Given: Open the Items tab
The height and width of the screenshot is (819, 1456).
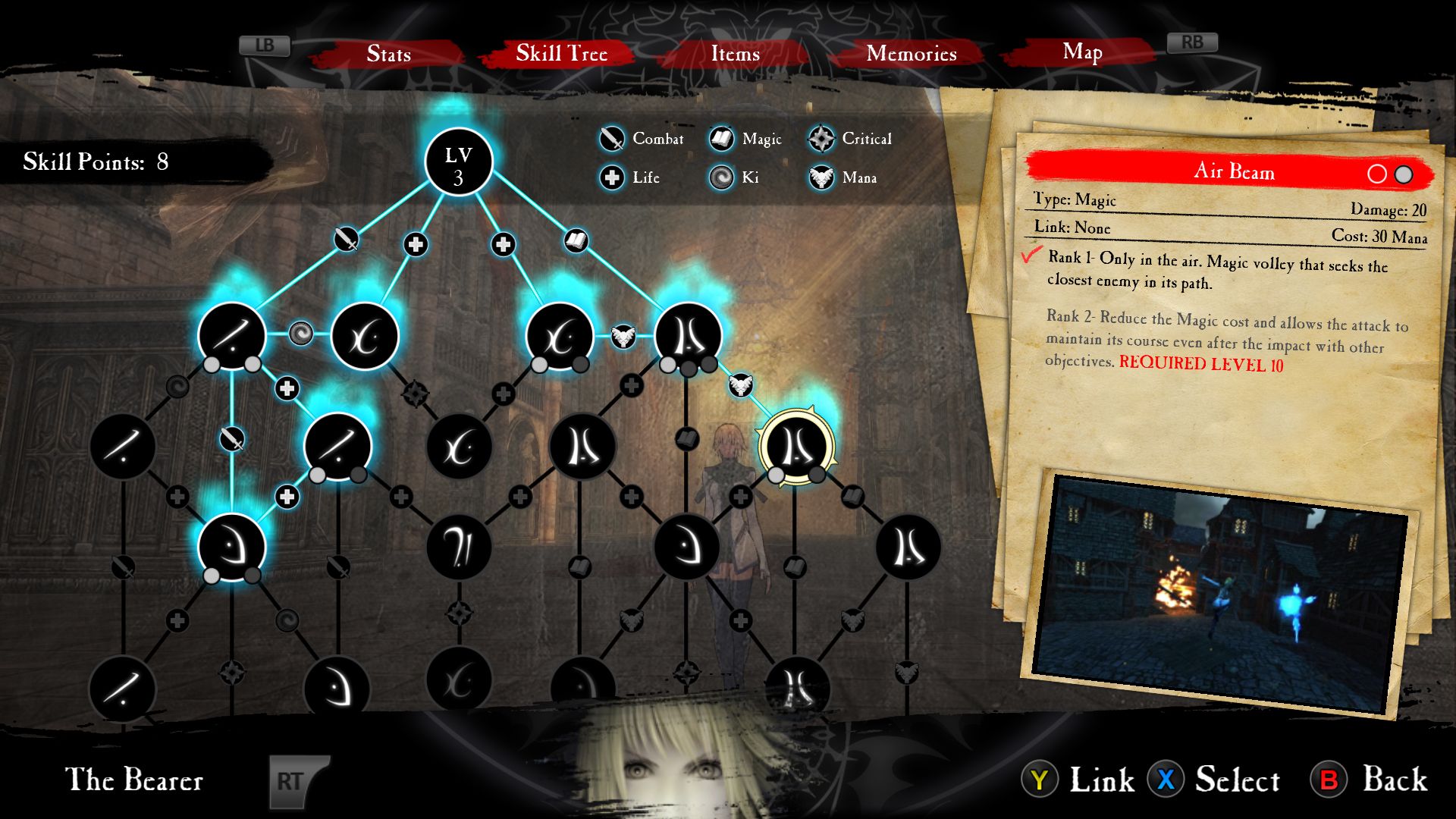Looking at the screenshot, I should [734, 54].
